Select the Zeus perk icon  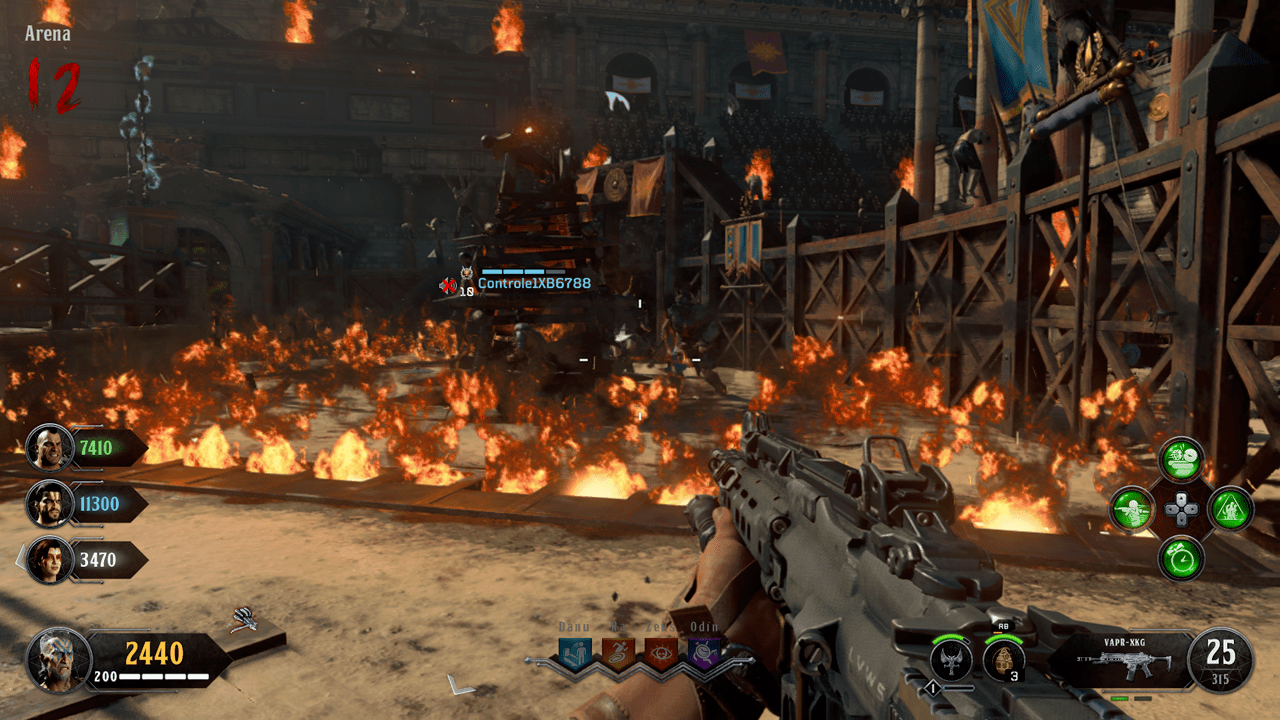pos(661,650)
